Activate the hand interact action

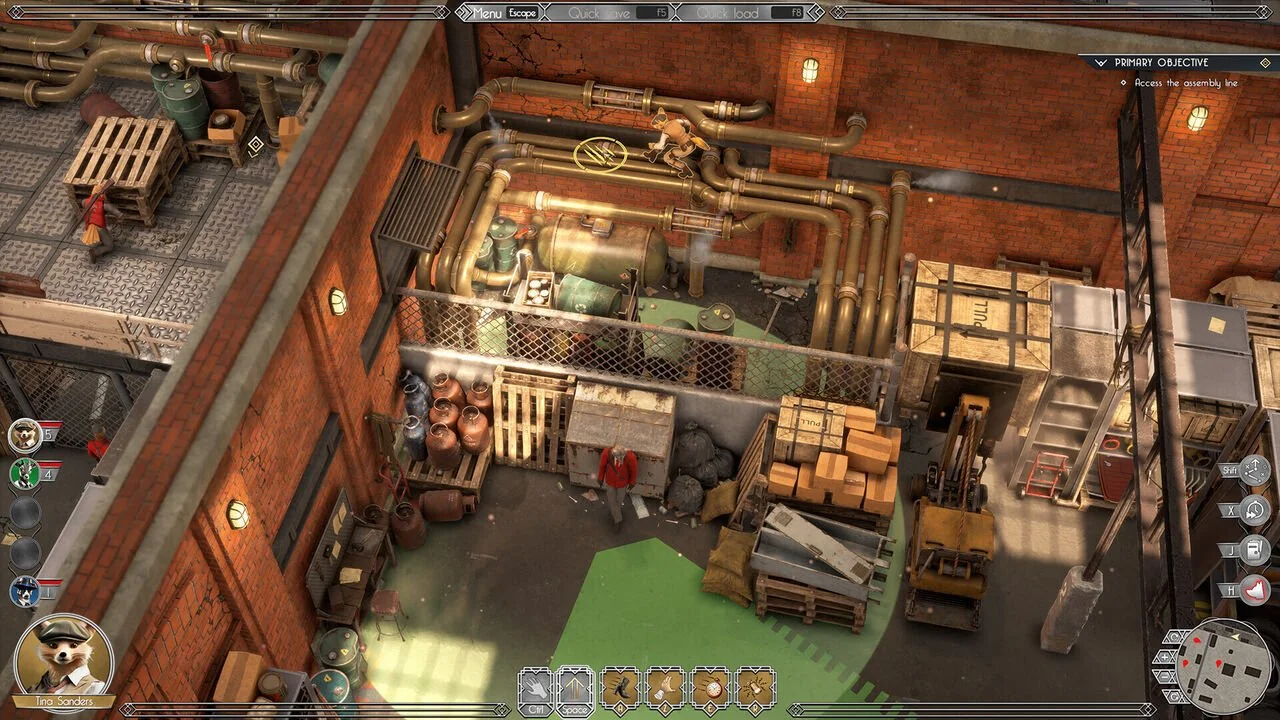click(x=535, y=687)
